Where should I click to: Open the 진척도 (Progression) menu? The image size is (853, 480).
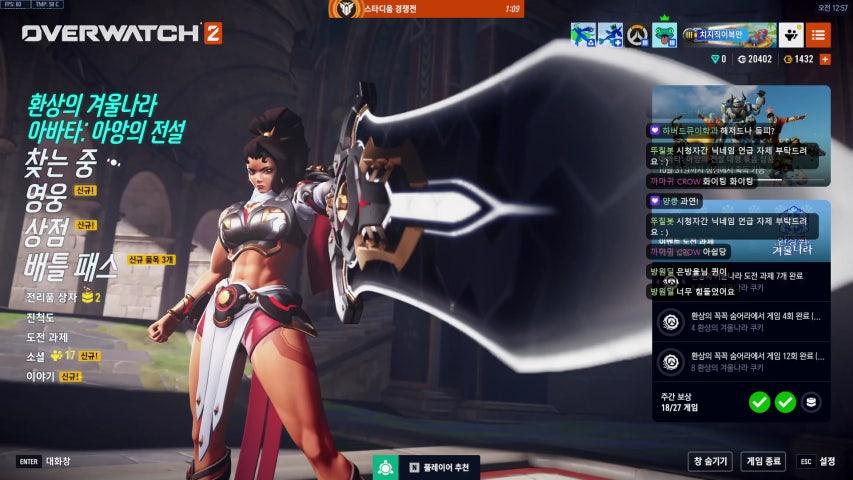[44, 317]
